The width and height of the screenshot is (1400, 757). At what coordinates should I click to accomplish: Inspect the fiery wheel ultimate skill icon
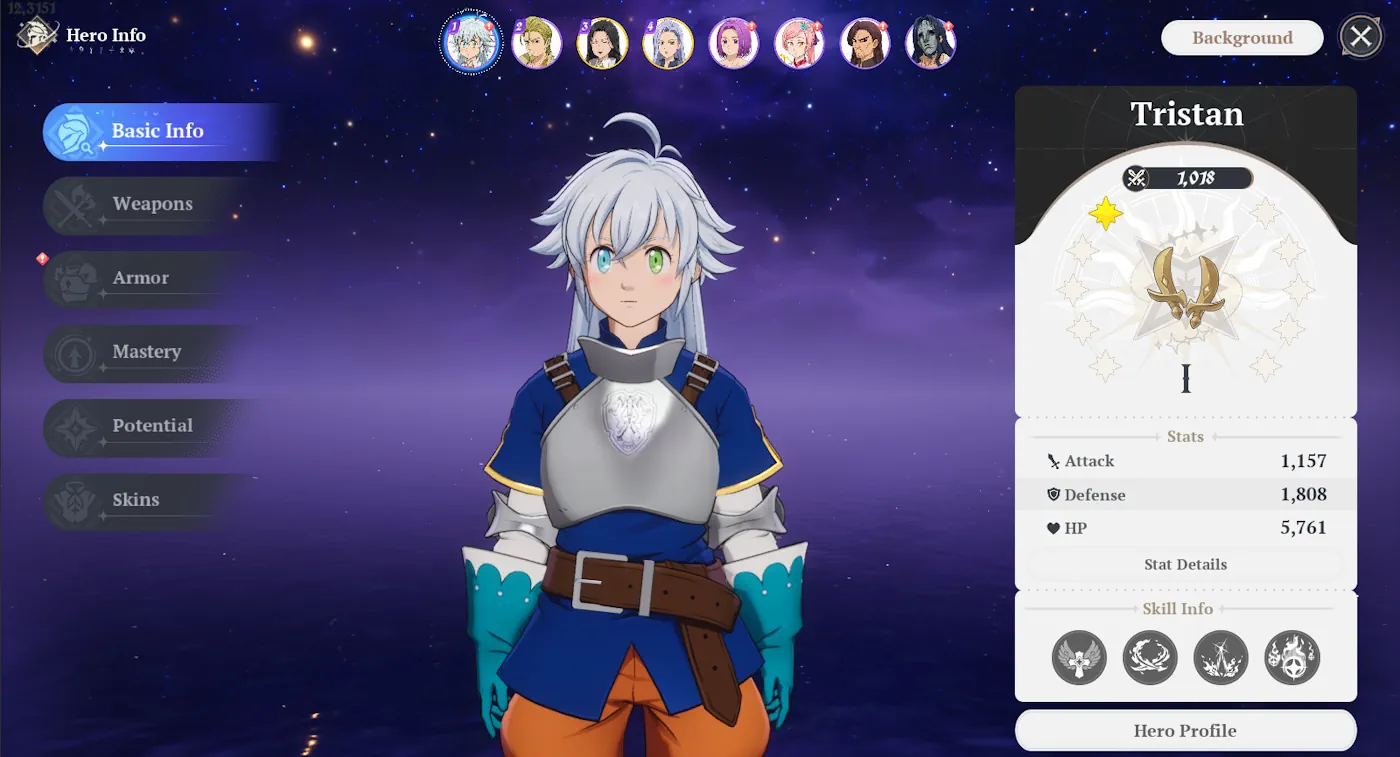1290,658
